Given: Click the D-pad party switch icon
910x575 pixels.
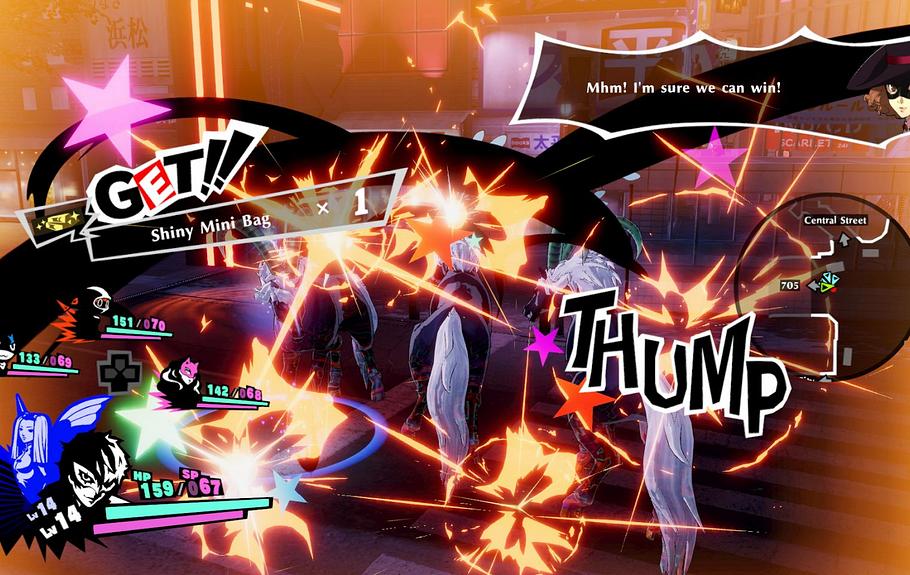Looking at the screenshot, I should 116,371.
